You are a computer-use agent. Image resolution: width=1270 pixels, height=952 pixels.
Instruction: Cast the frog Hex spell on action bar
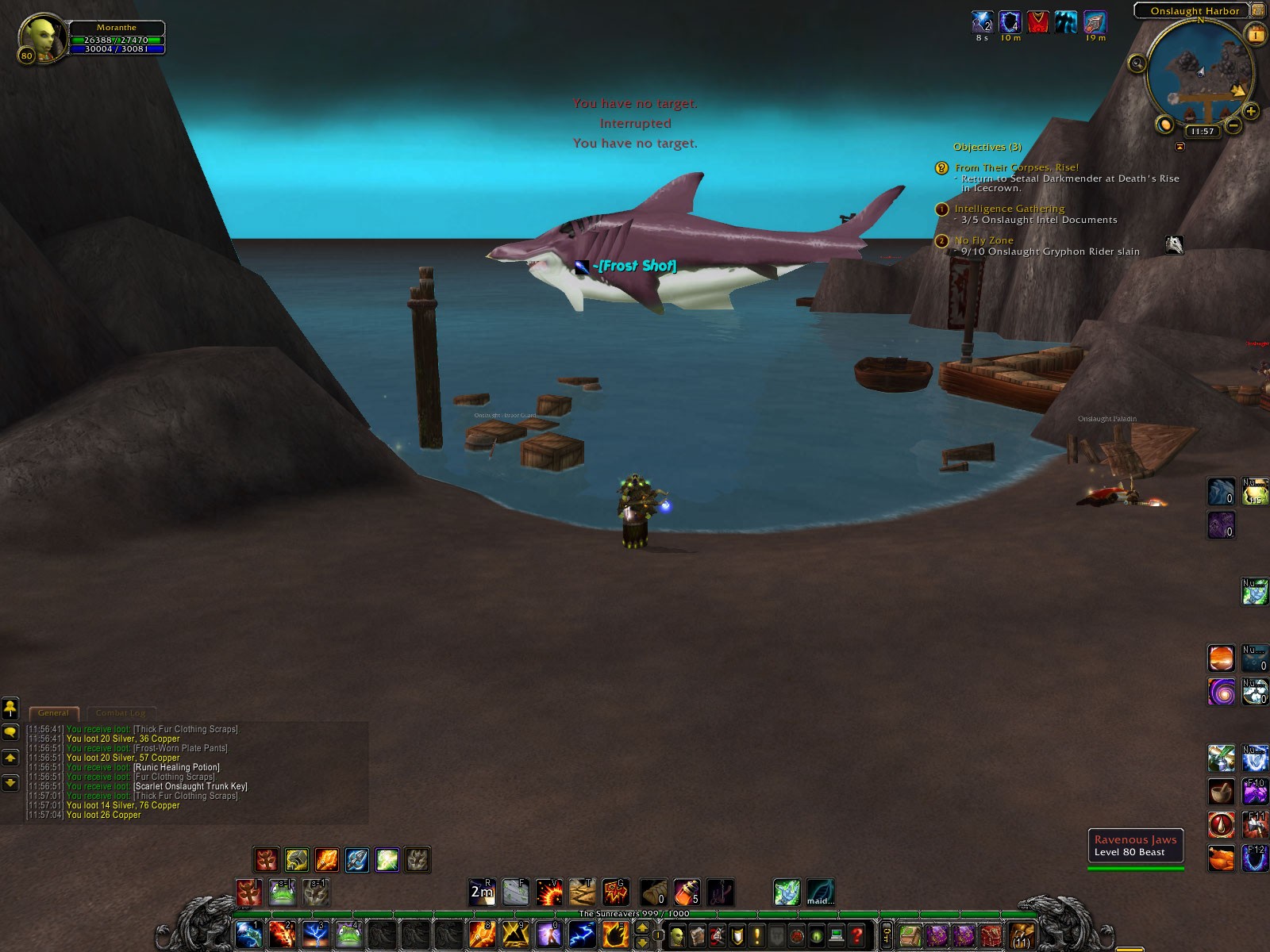pos(348,935)
